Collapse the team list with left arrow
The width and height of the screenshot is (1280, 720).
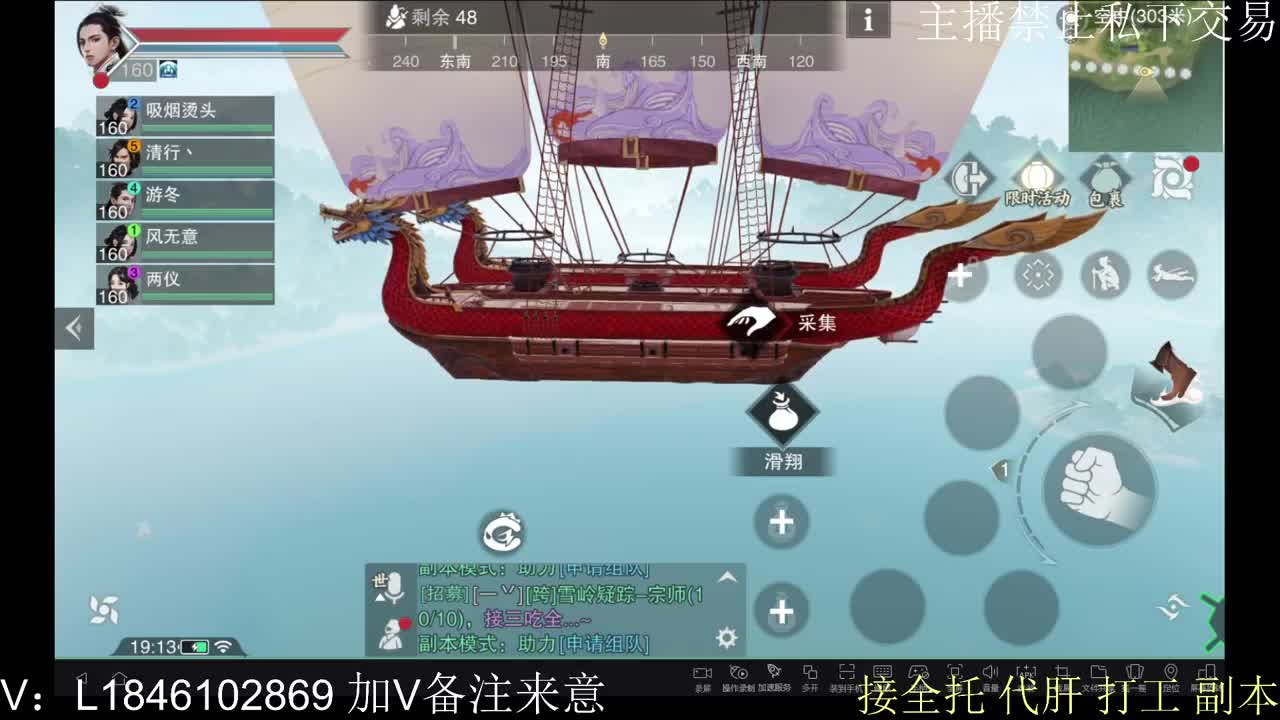point(72,326)
